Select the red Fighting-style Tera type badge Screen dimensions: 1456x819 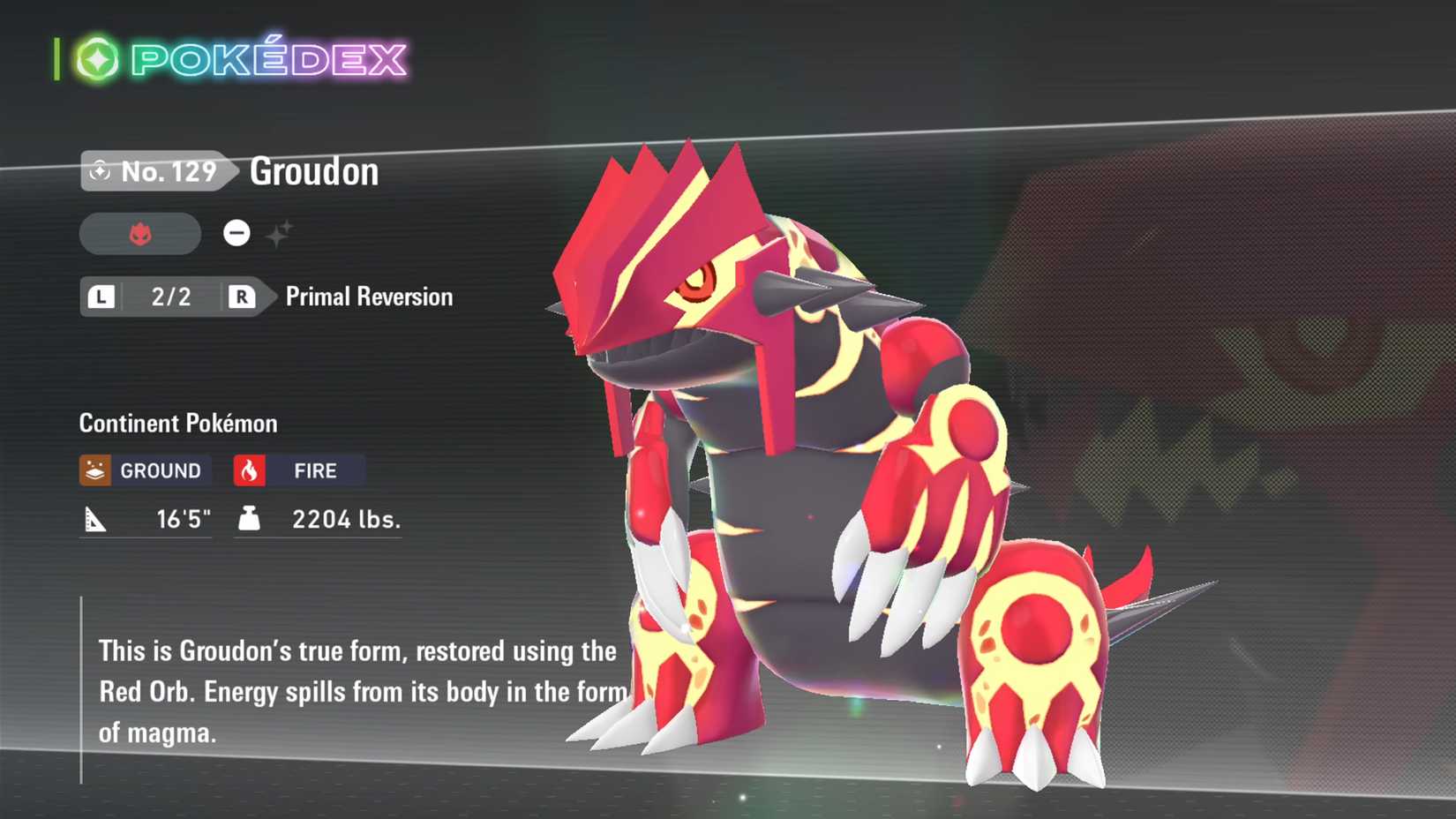click(139, 233)
